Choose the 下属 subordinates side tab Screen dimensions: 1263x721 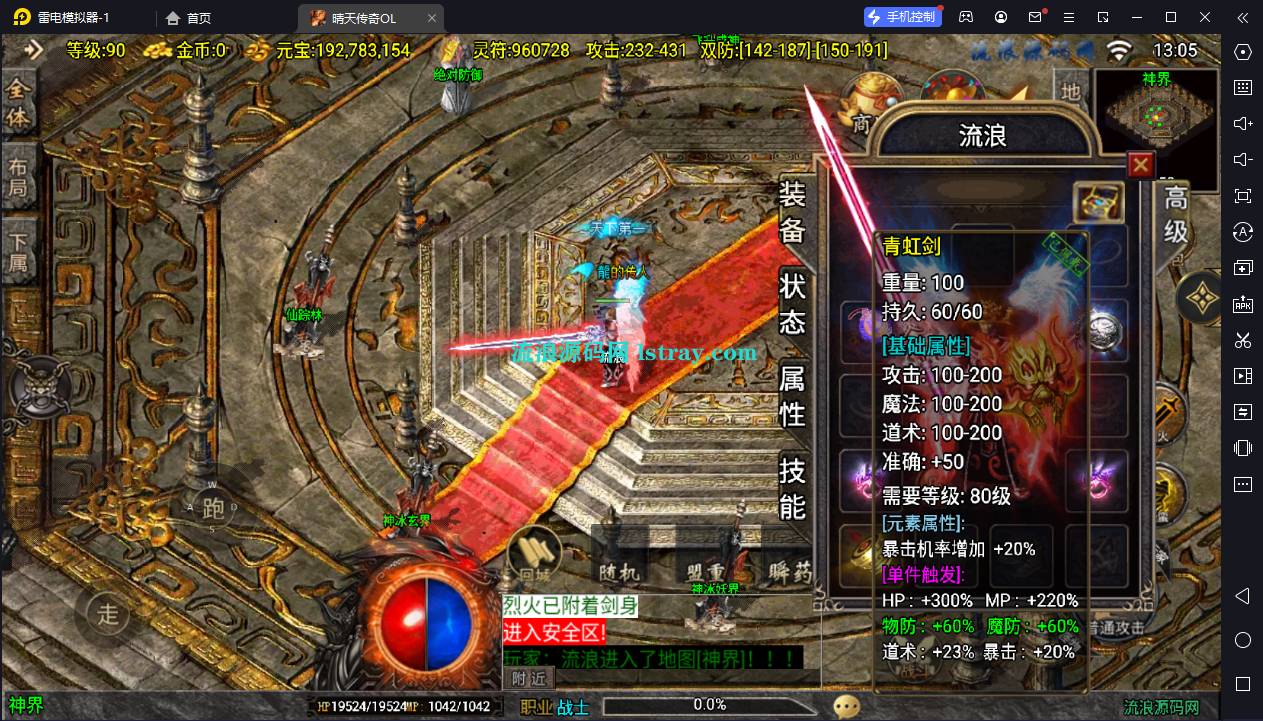pyautogui.click(x=19, y=251)
